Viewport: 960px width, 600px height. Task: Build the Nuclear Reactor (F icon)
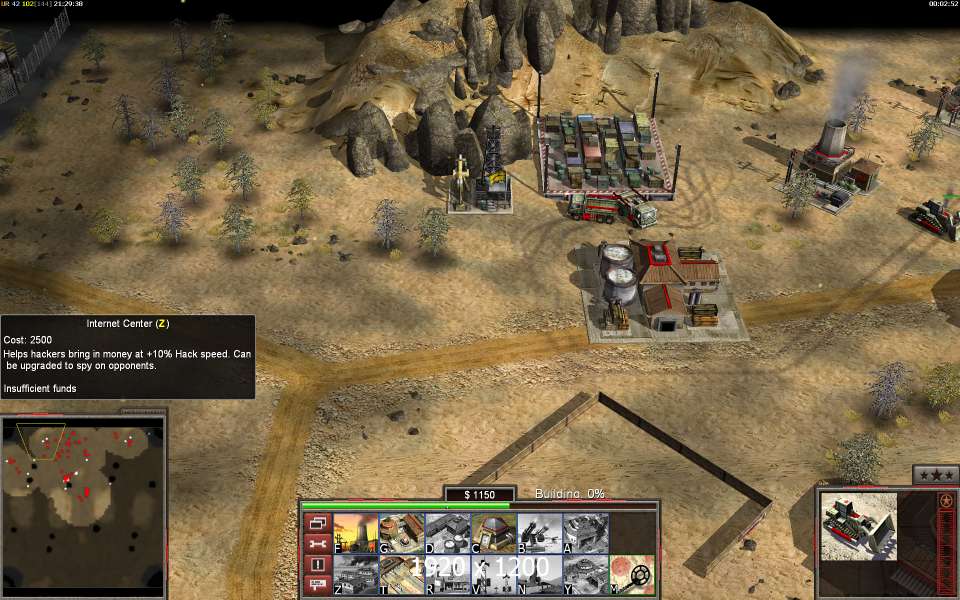pos(355,533)
